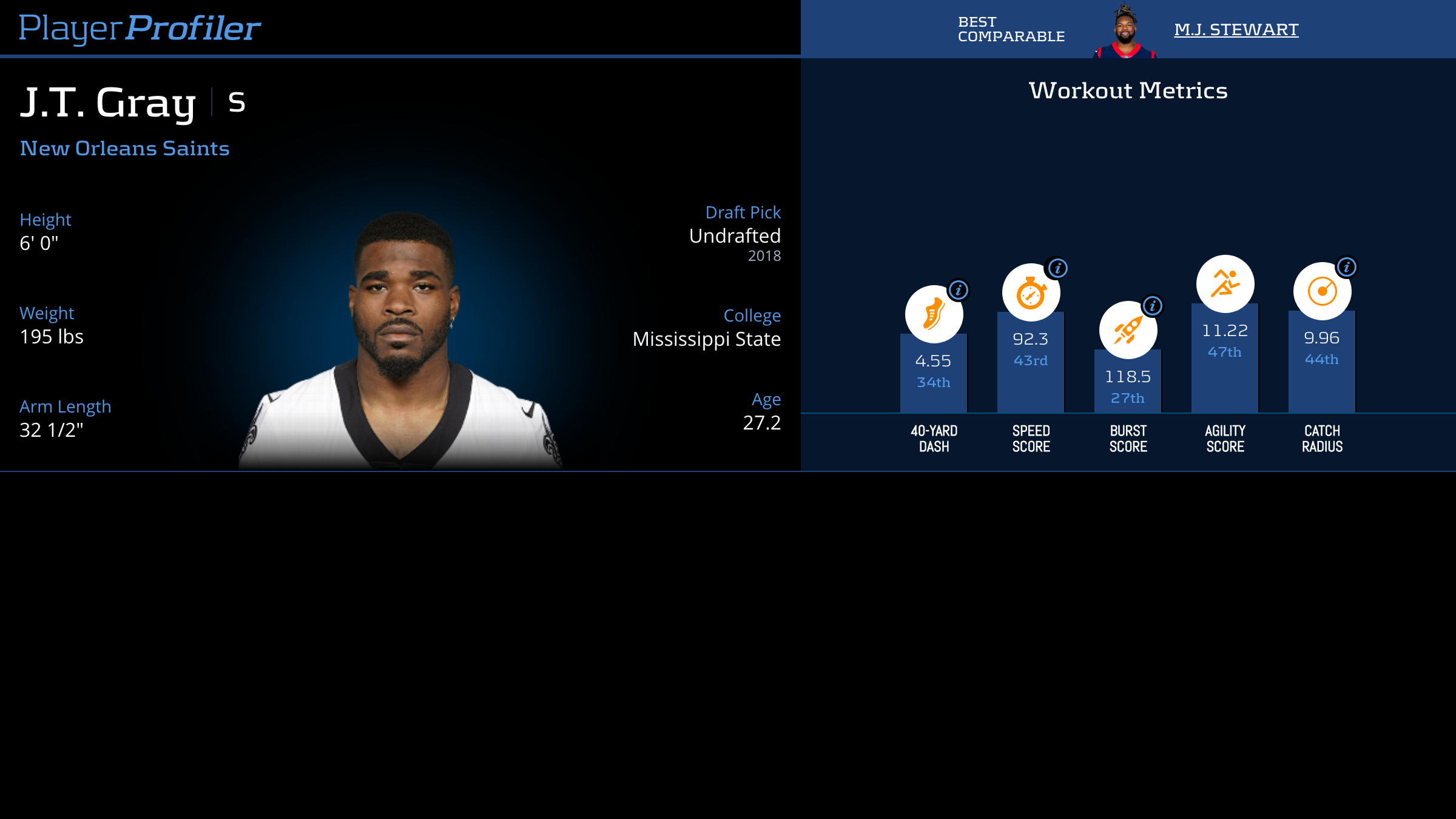Select the Catch Radius target icon
This screenshot has height=819, width=1456.
(1322, 291)
